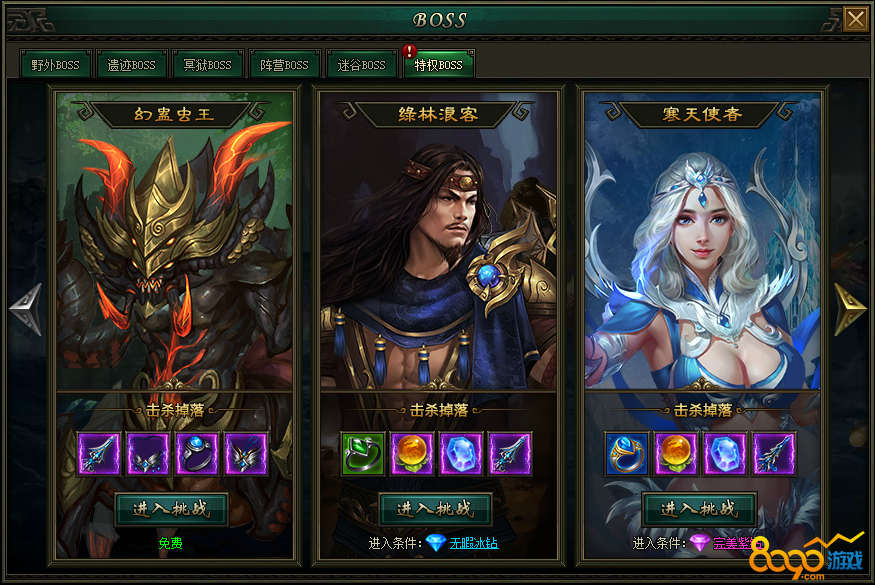View the orange orb drop under 绿林浪客

pyautogui.click(x=411, y=453)
